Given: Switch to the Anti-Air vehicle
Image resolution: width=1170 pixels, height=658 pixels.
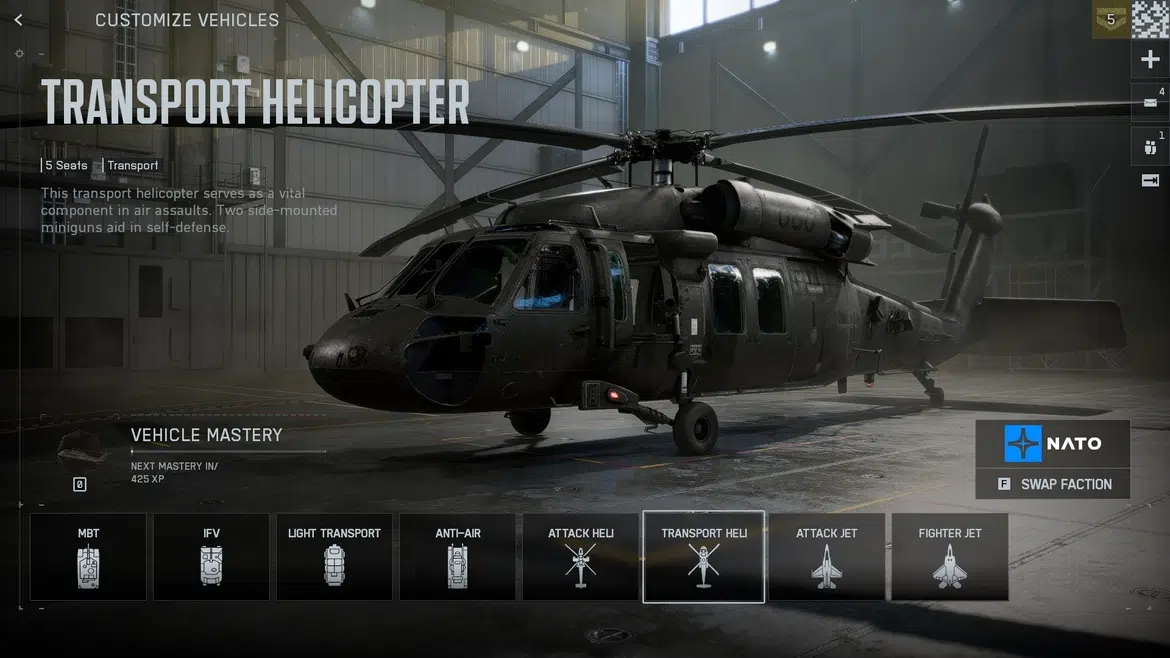Looking at the screenshot, I should coord(458,557).
